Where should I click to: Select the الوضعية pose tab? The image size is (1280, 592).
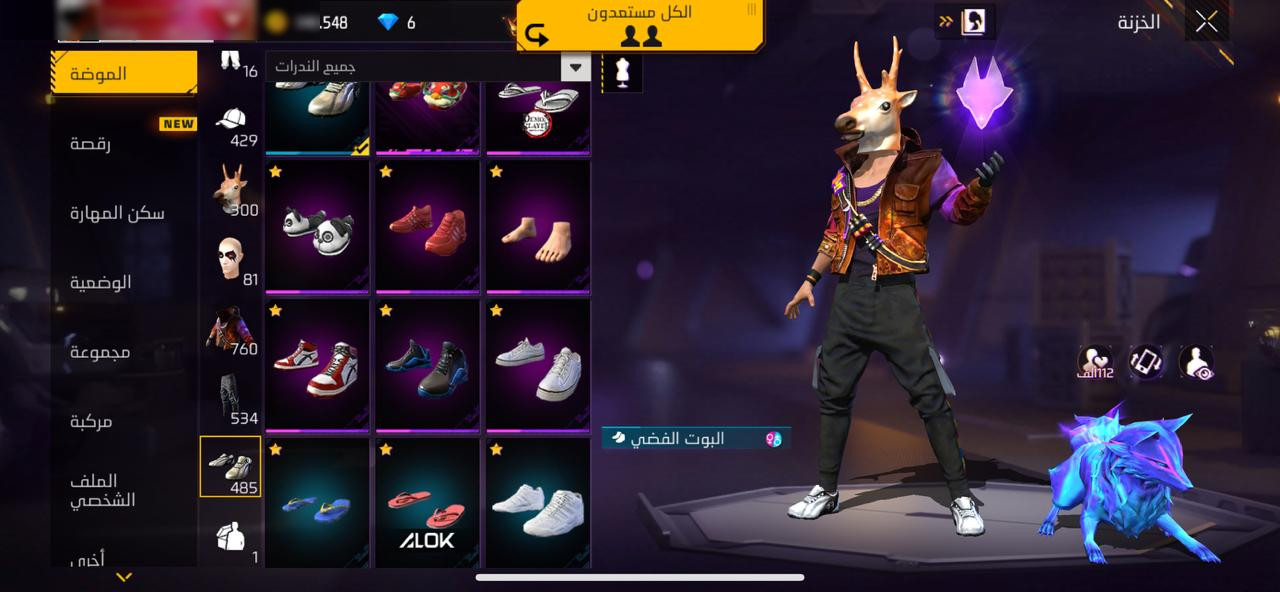[x=101, y=282]
